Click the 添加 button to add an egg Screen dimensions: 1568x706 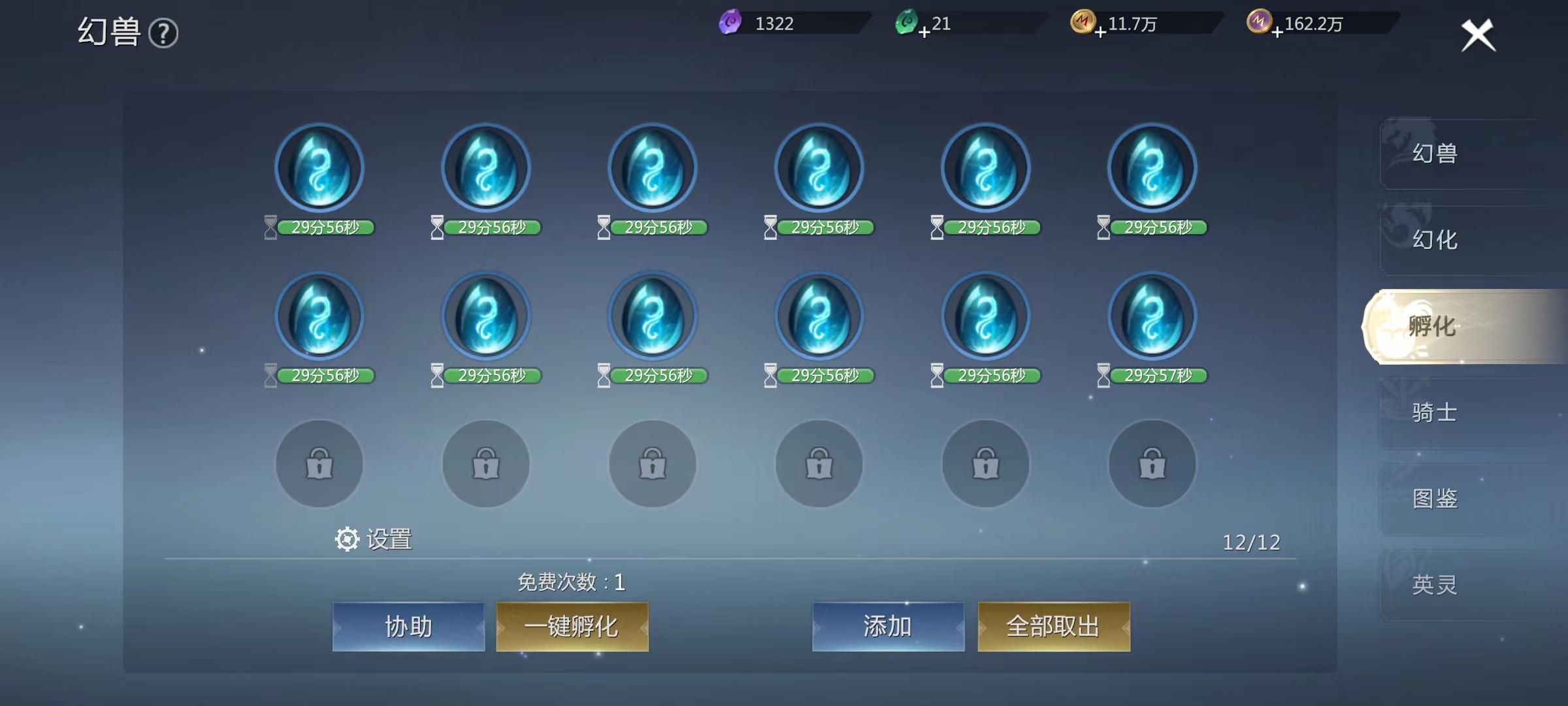889,625
